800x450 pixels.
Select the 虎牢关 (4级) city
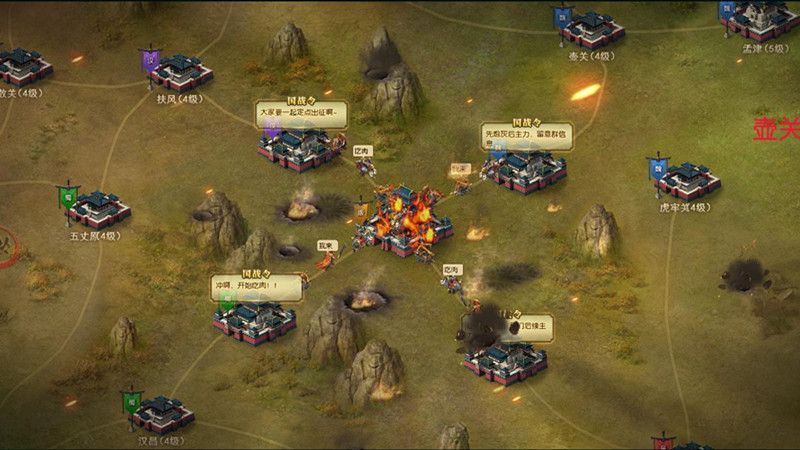(x=688, y=181)
